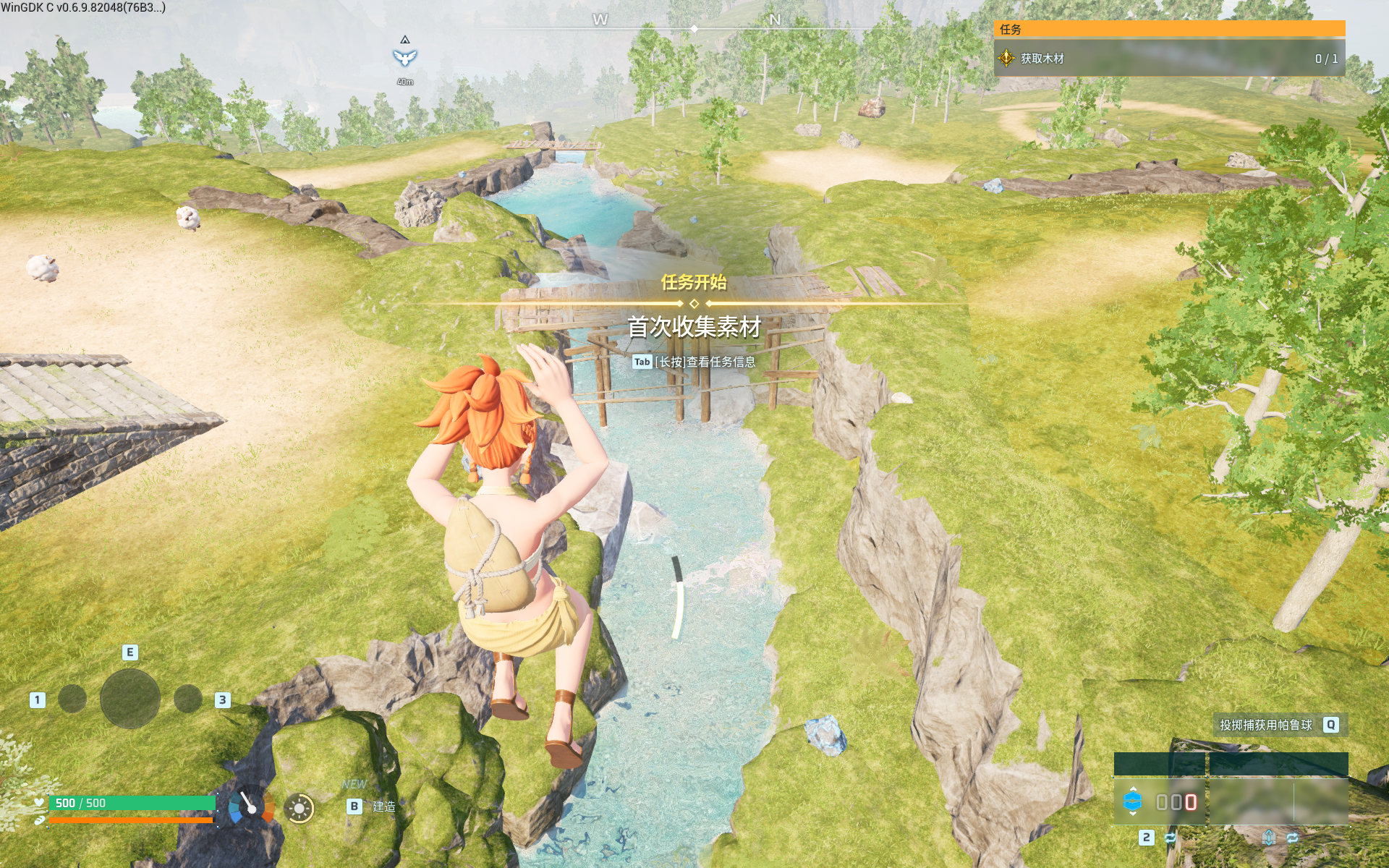
Task: Click the sun time-of-day indicator
Action: (x=299, y=808)
